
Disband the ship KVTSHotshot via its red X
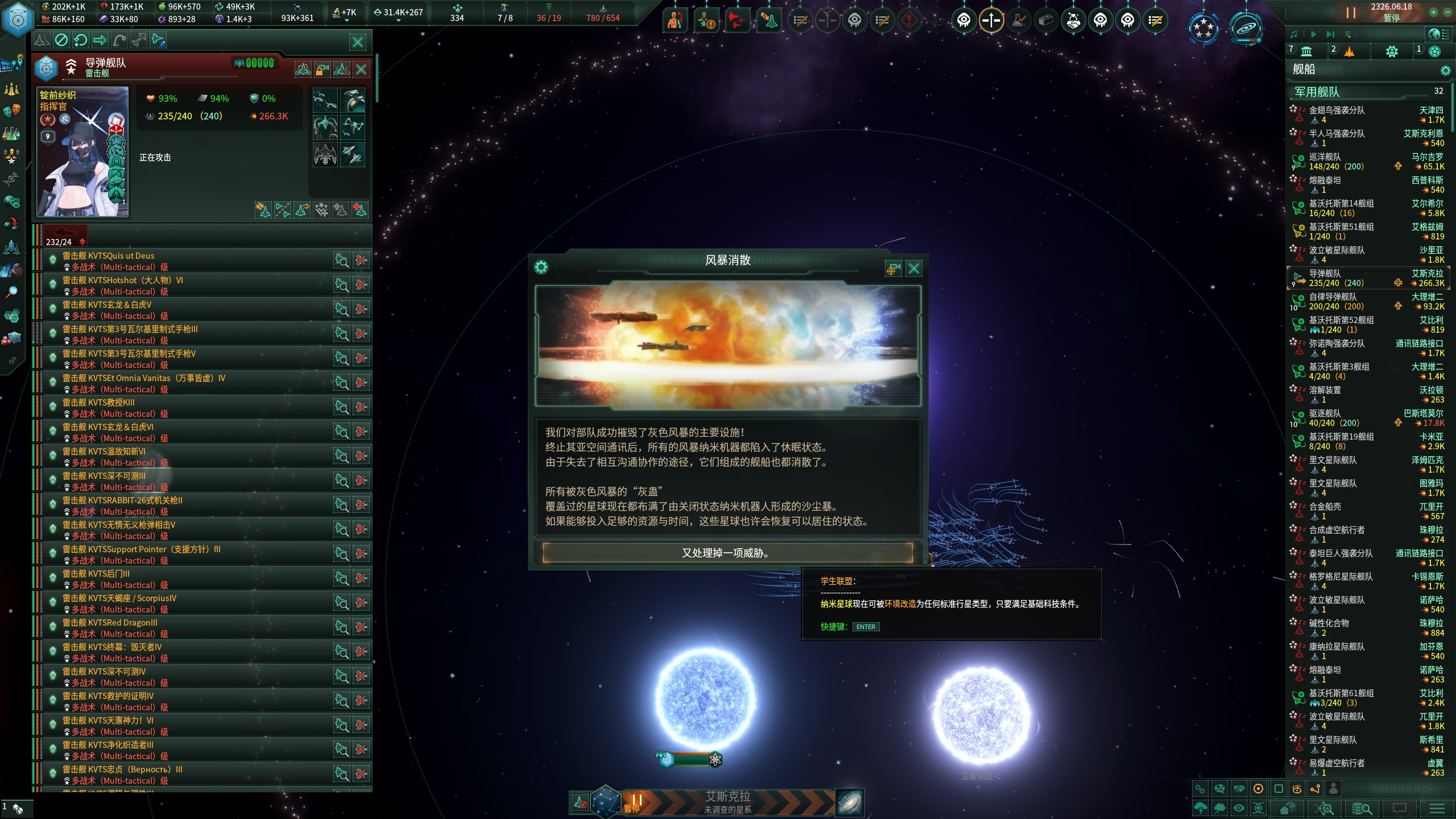point(361,285)
